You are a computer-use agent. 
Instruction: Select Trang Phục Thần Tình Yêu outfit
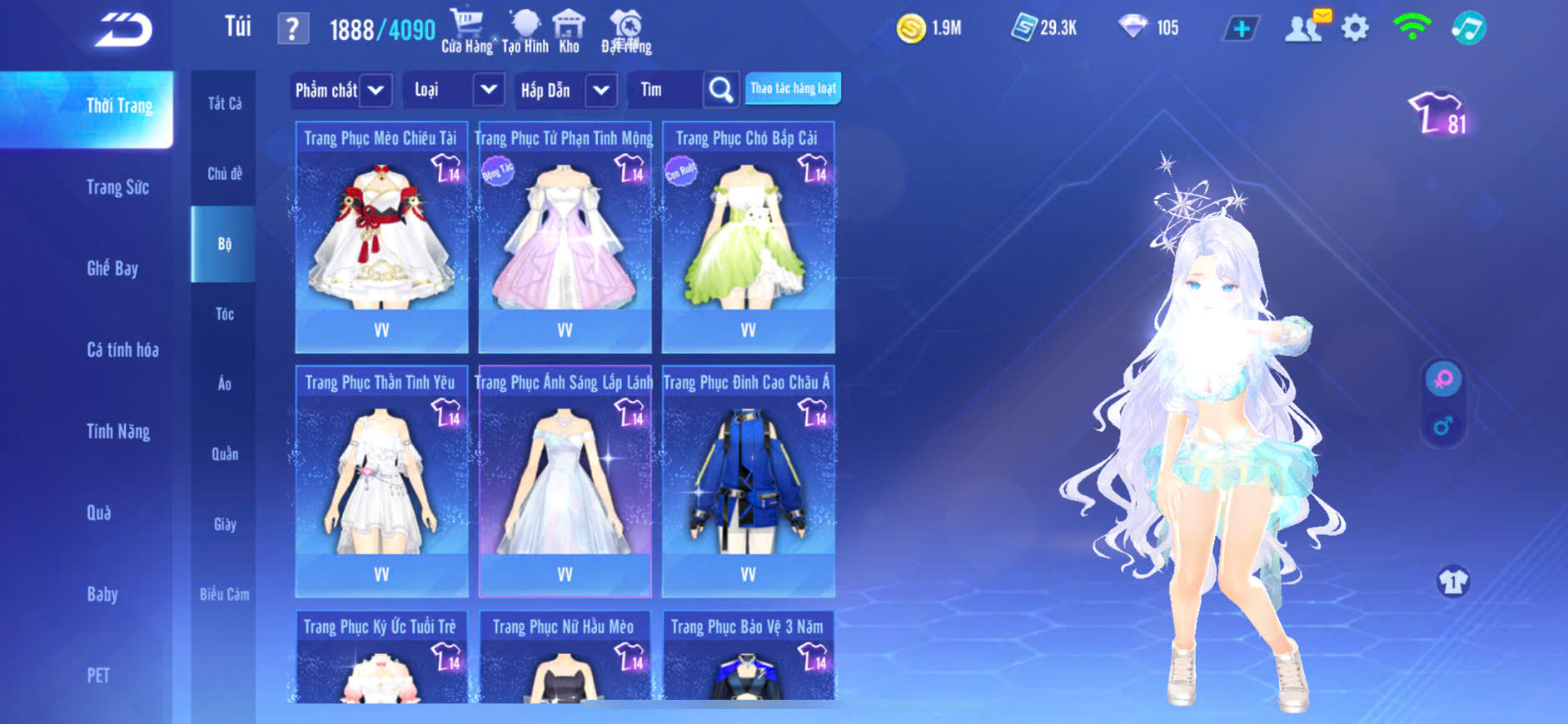pos(381,481)
